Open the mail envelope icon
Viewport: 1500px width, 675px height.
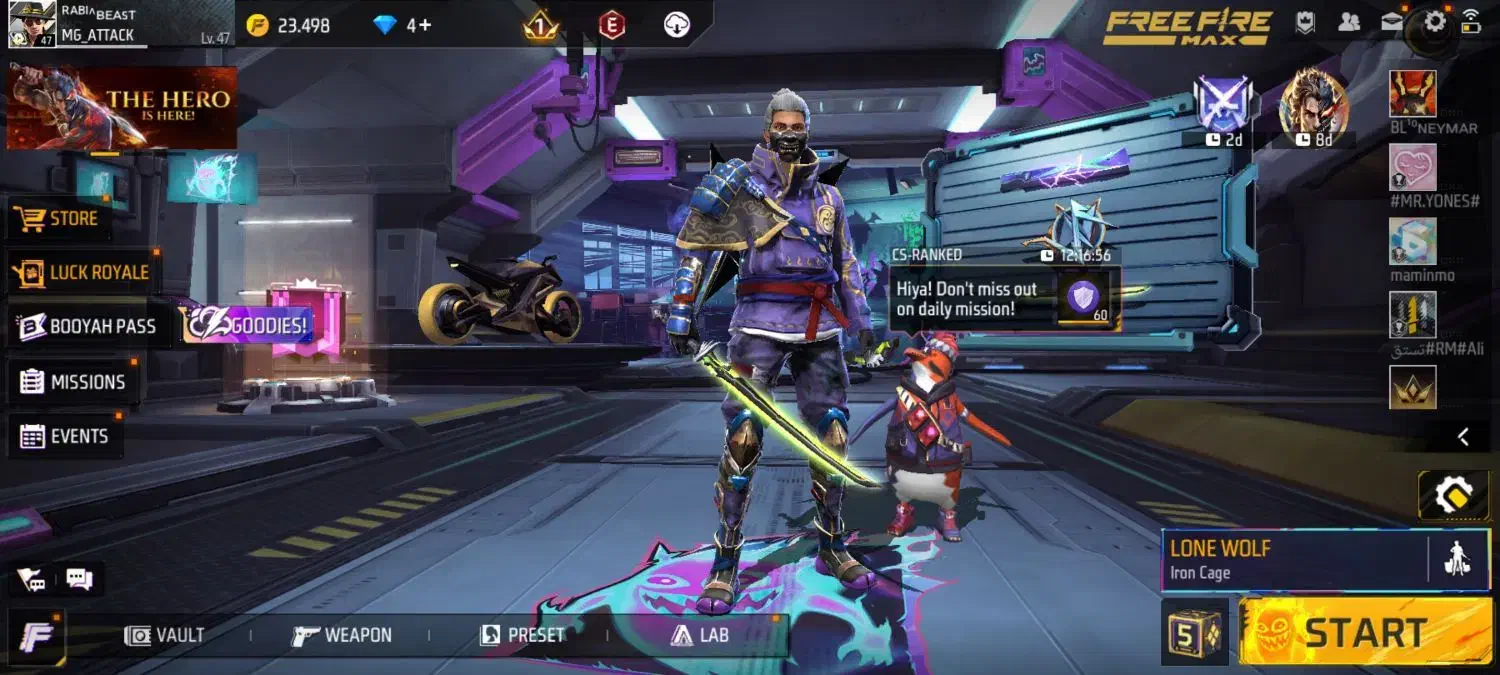click(x=1392, y=22)
